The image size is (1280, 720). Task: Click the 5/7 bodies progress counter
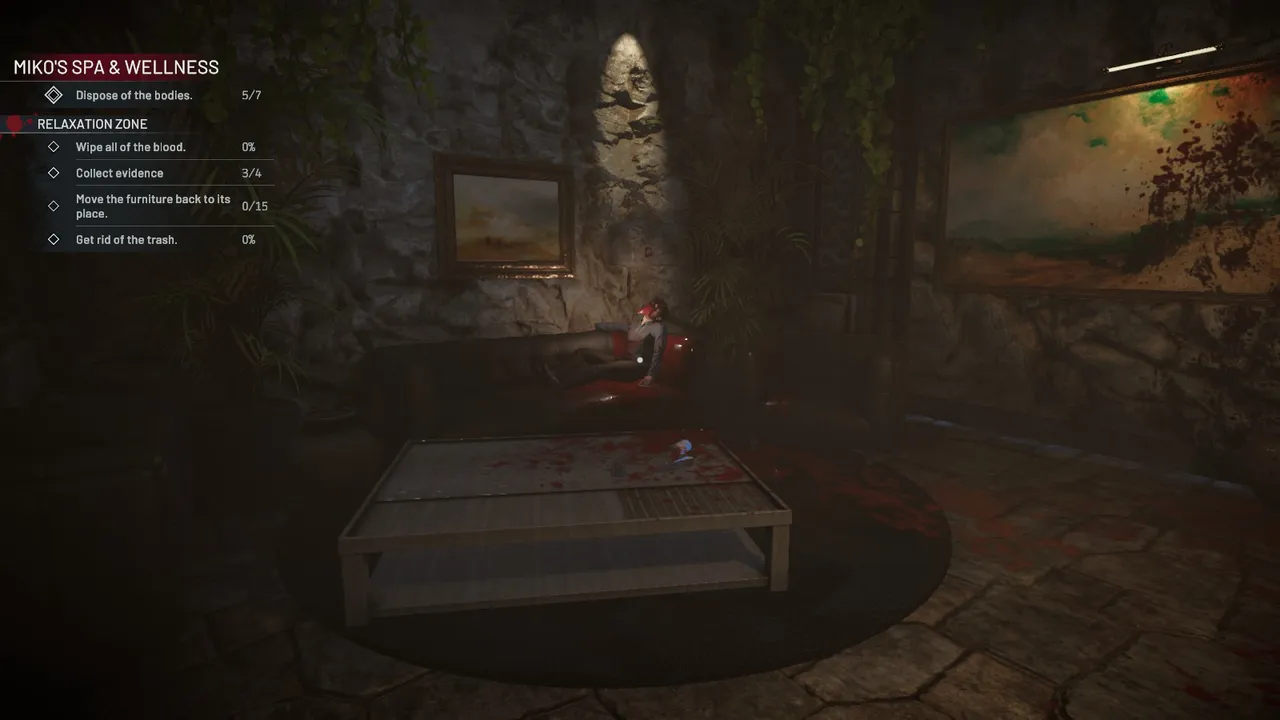click(249, 94)
